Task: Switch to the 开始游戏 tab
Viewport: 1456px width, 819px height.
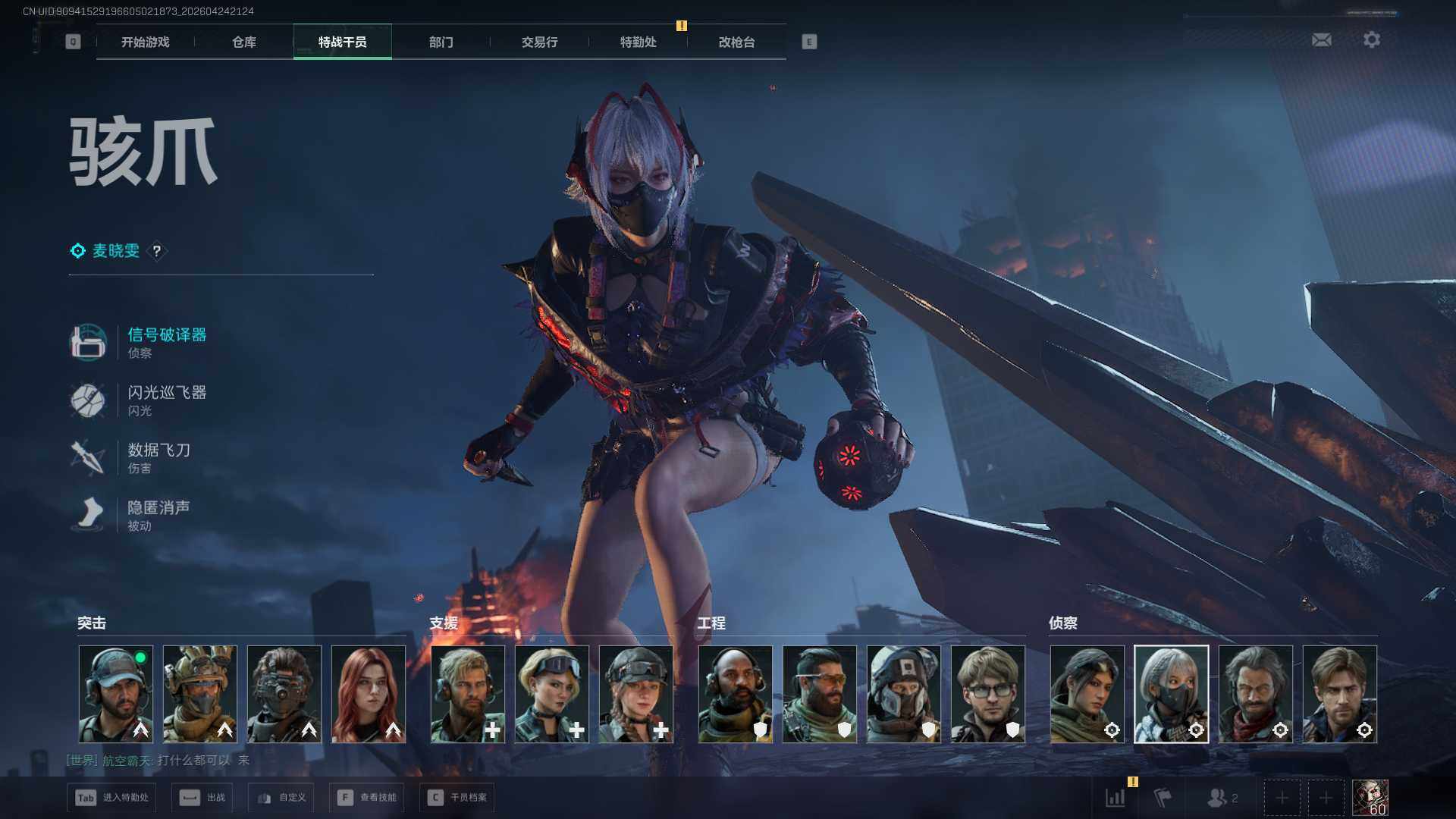Action: [x=145, y=42]
